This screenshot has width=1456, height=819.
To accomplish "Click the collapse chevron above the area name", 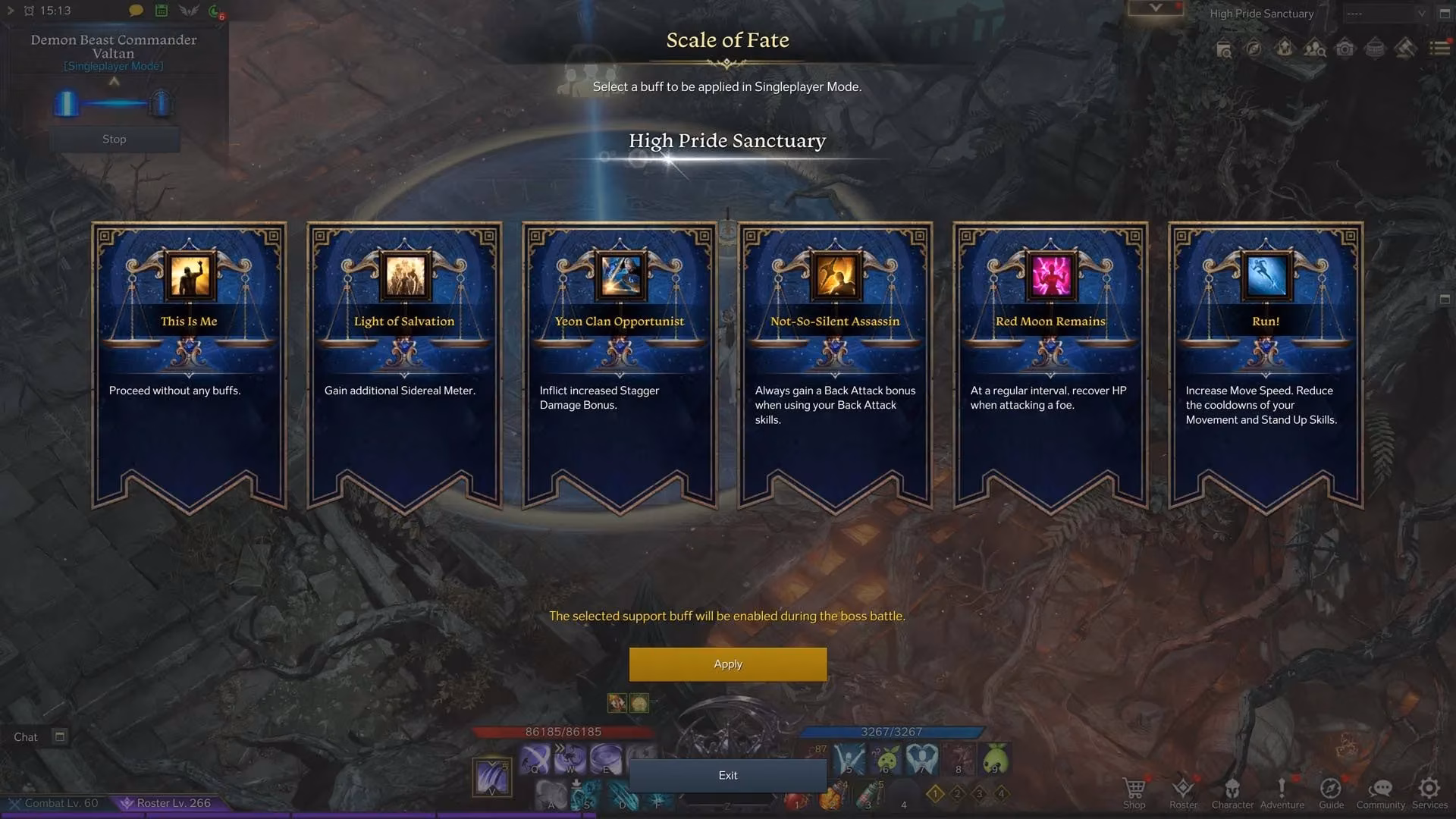I will coord(1156,7).
